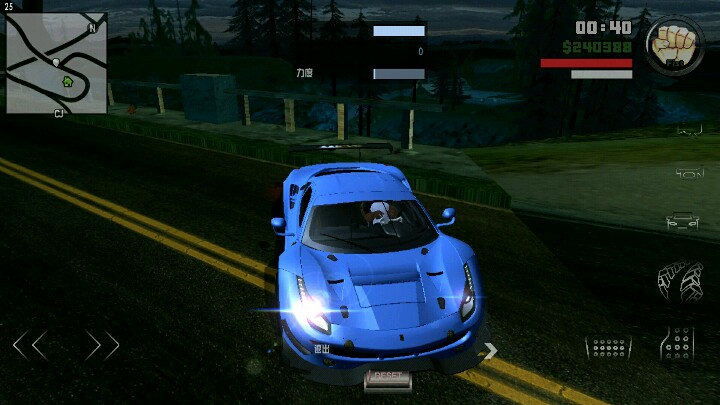Activate the tire tread handbrake icon
This screenshot has height=405, width=720.
(680, 280)
